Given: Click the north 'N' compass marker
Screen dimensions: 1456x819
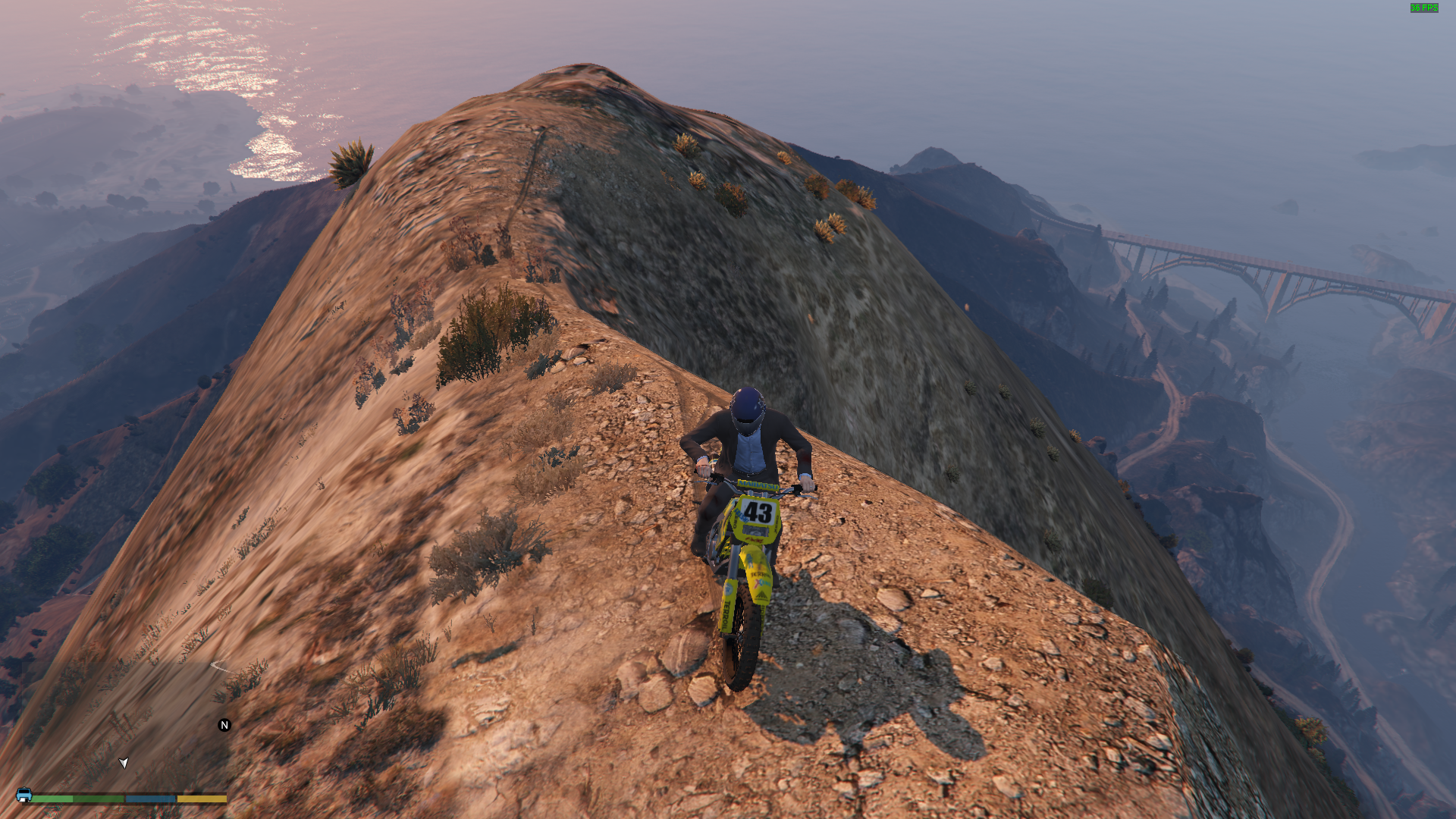Looking at the screenshot, I should 224,726.
